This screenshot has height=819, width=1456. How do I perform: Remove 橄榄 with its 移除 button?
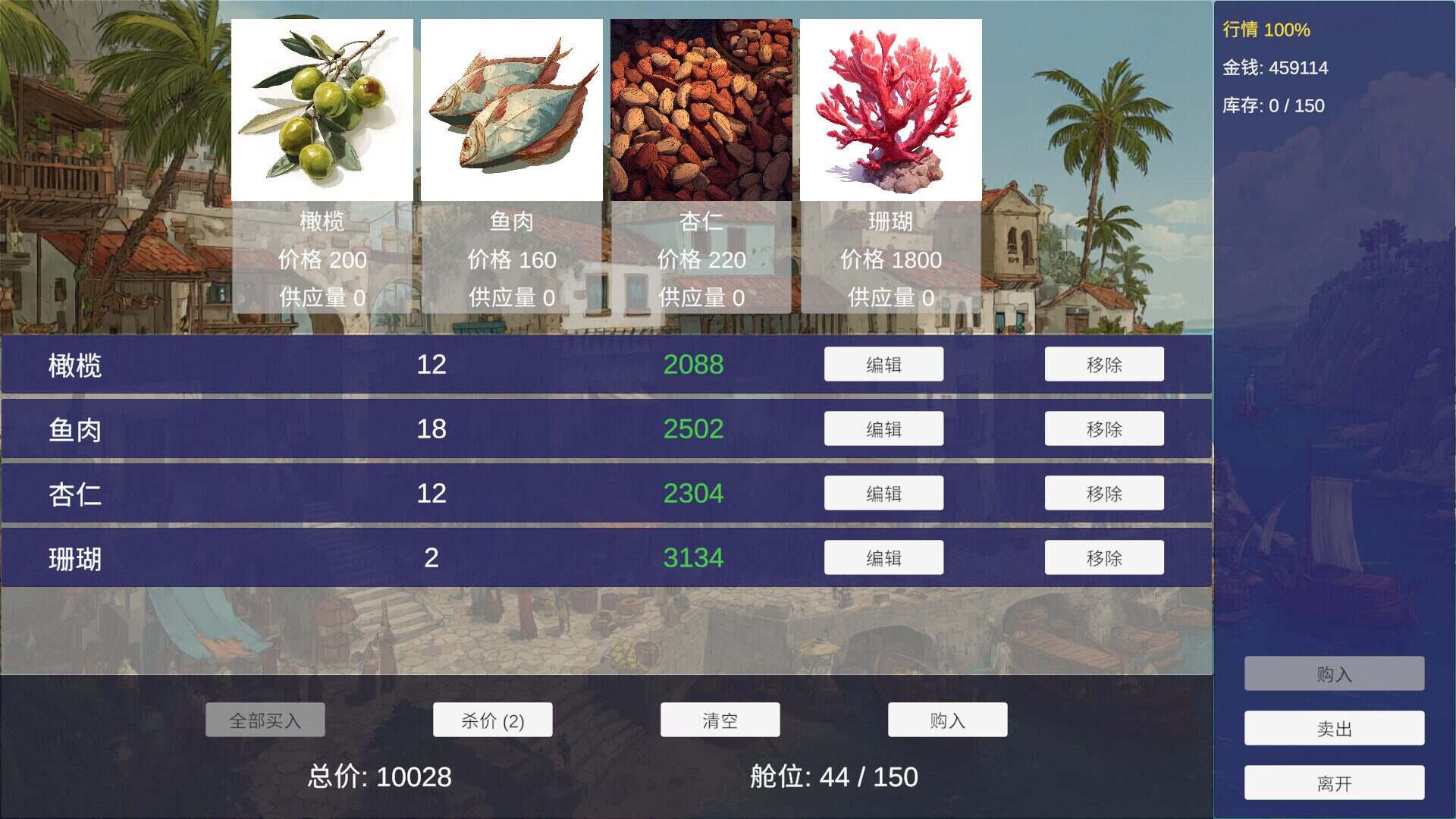click(1104, 364)
